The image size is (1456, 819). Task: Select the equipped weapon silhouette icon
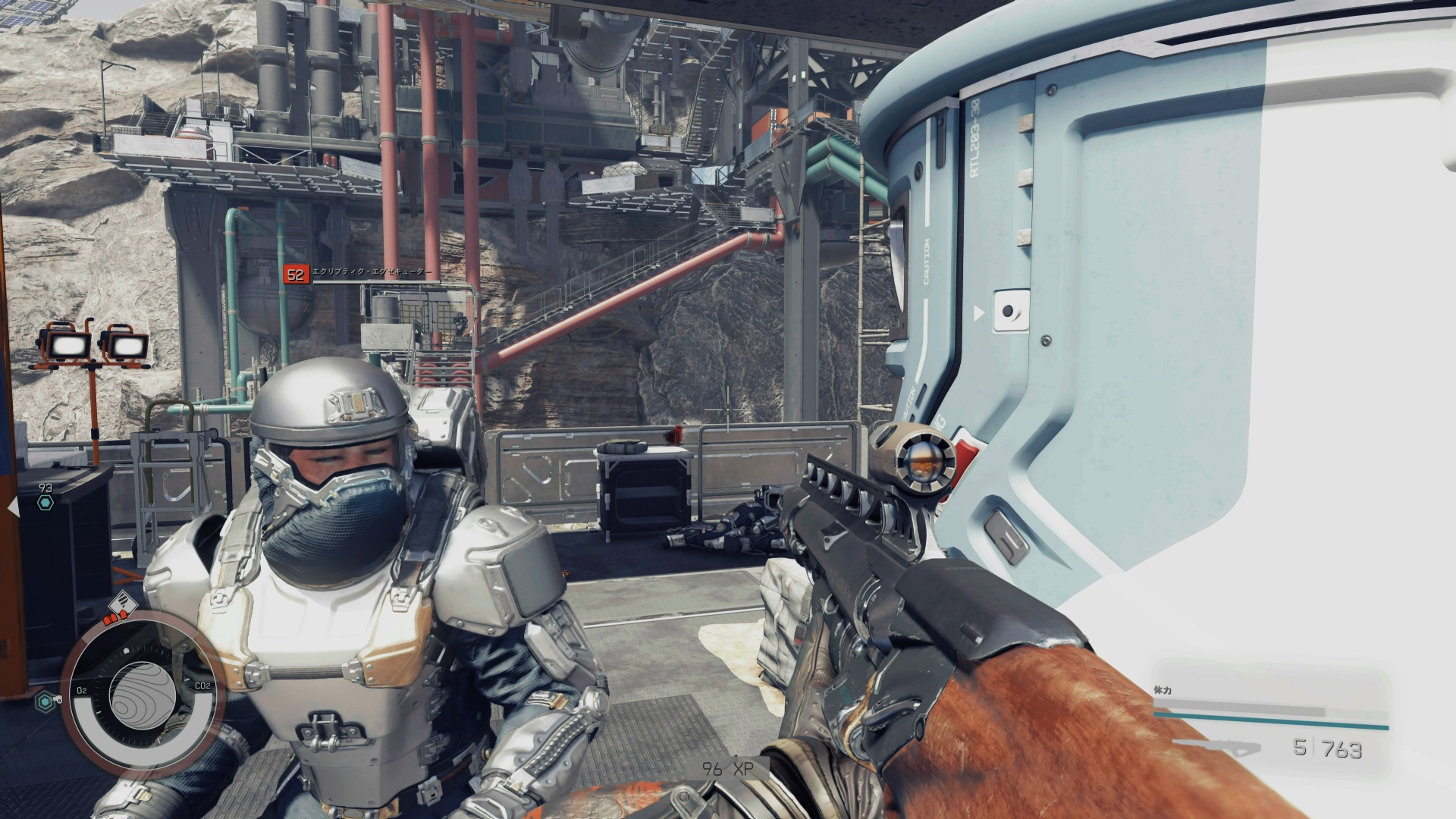1216,747
